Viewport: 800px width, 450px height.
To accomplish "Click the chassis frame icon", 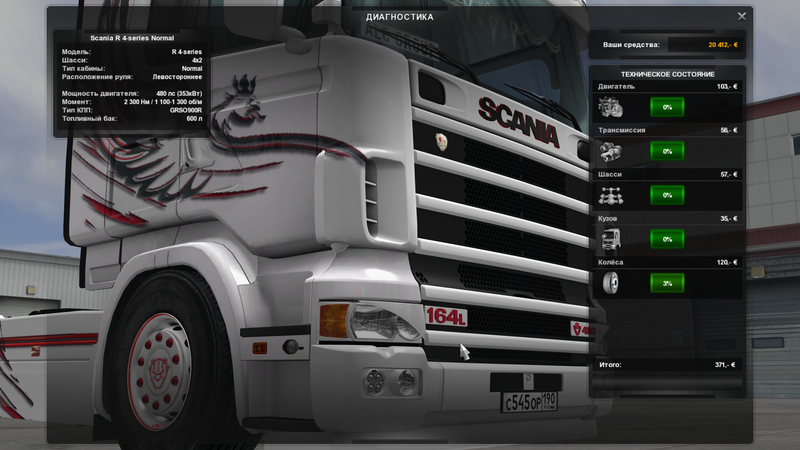I will click(x=610, y=196).
